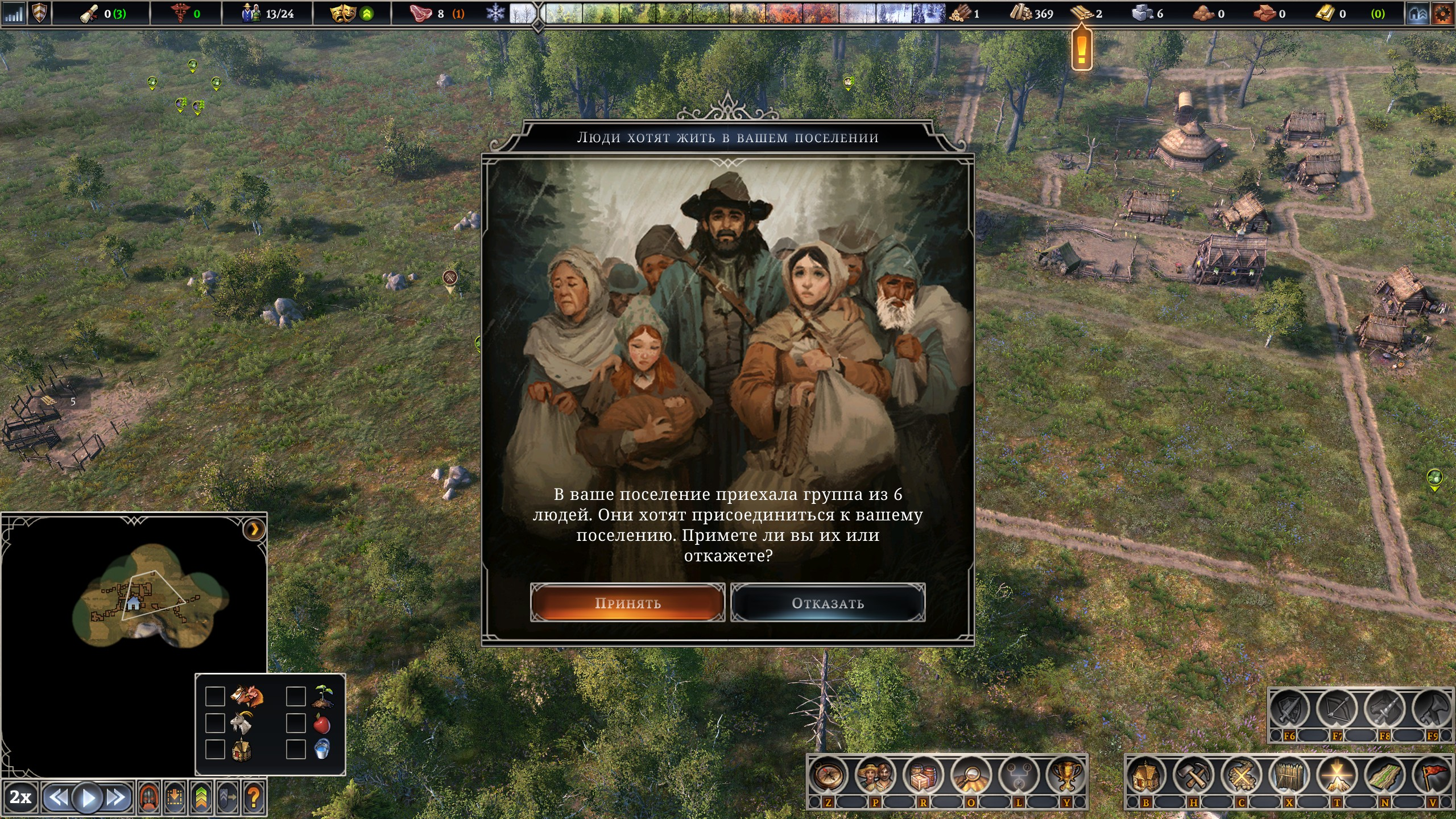Open help with the orange question mark

tap(254, 798)
